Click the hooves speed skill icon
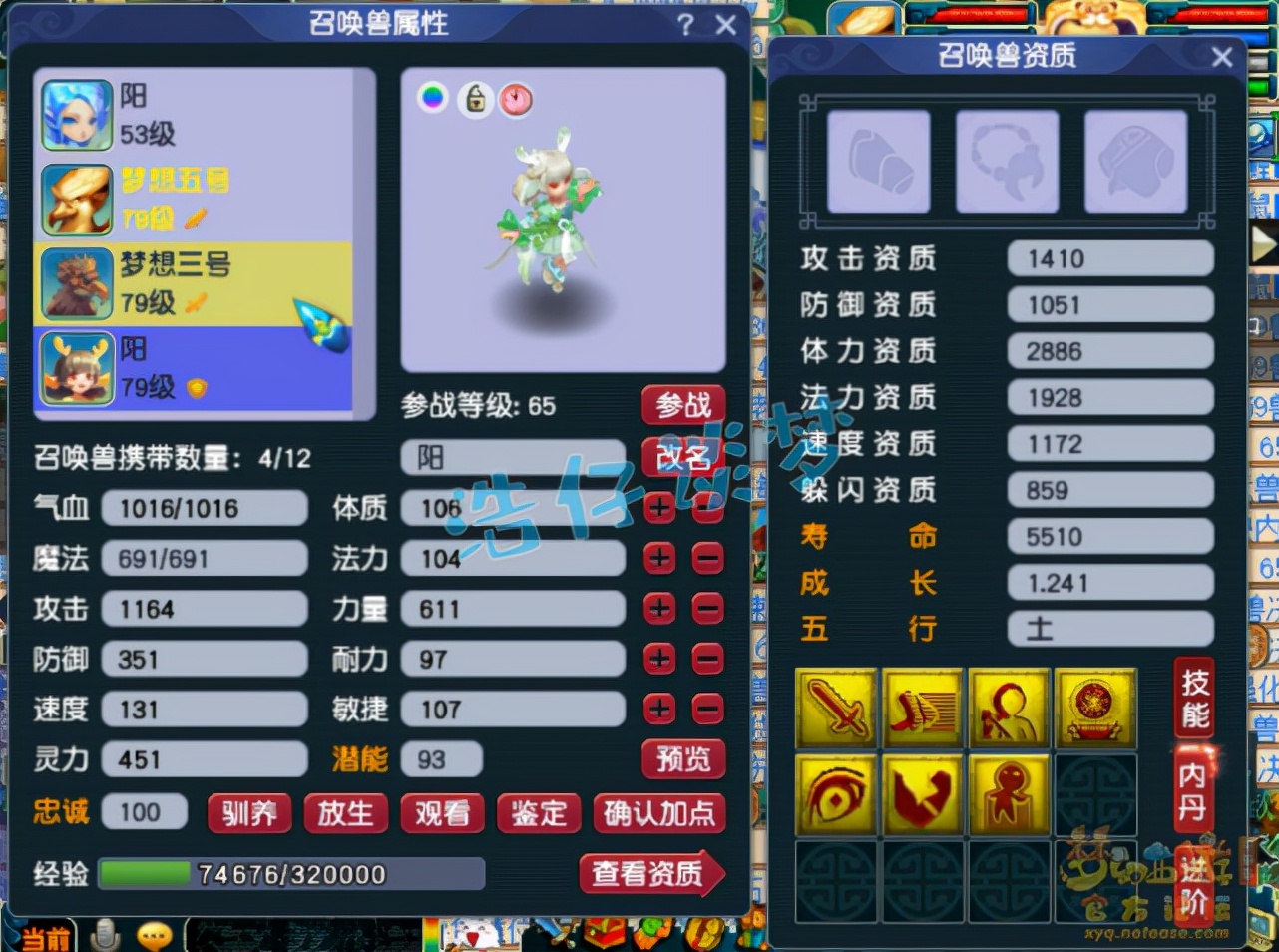1279x952 pixels. [923, 709]
